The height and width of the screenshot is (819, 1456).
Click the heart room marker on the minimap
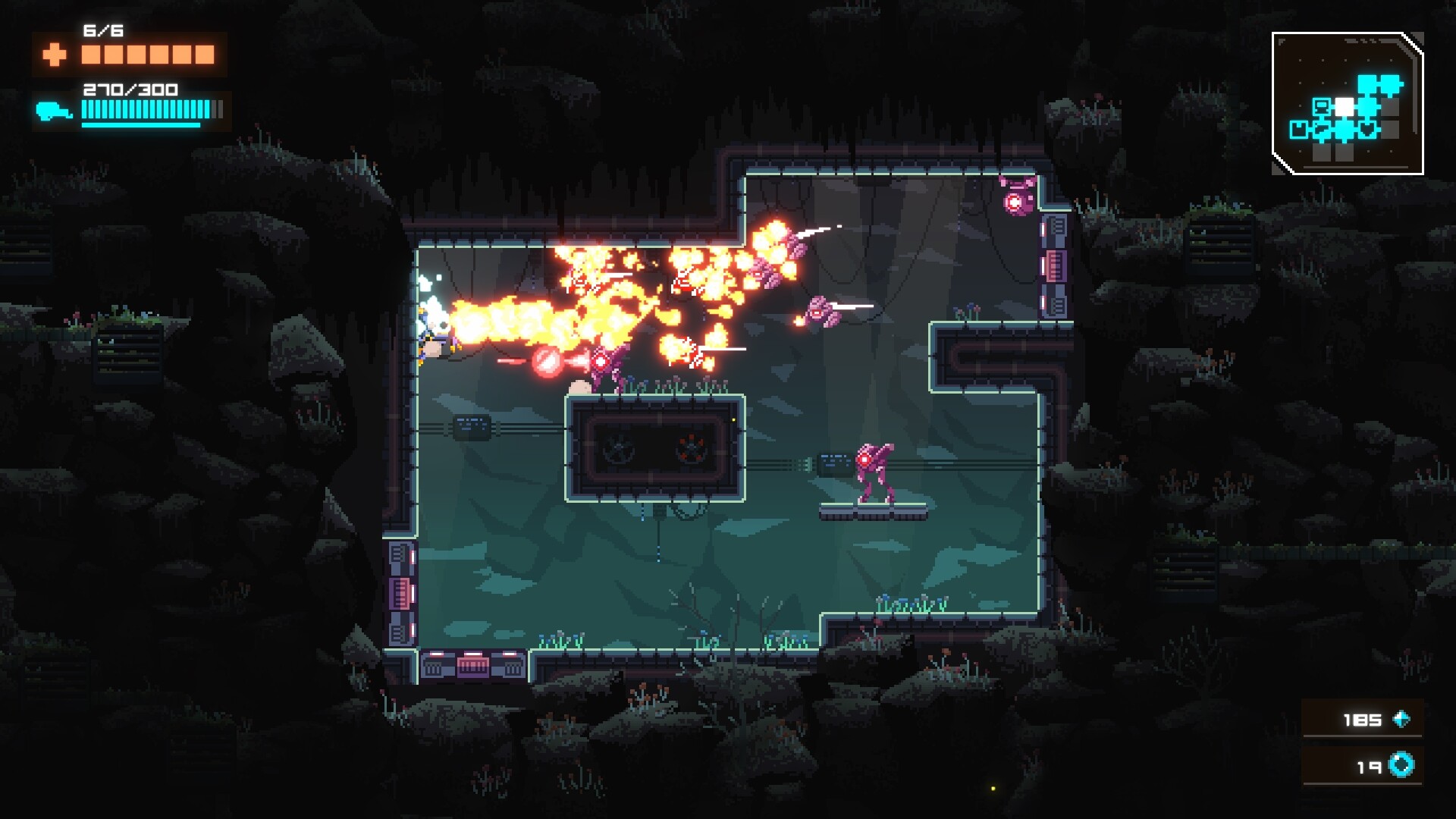[x=1367, y=128]
